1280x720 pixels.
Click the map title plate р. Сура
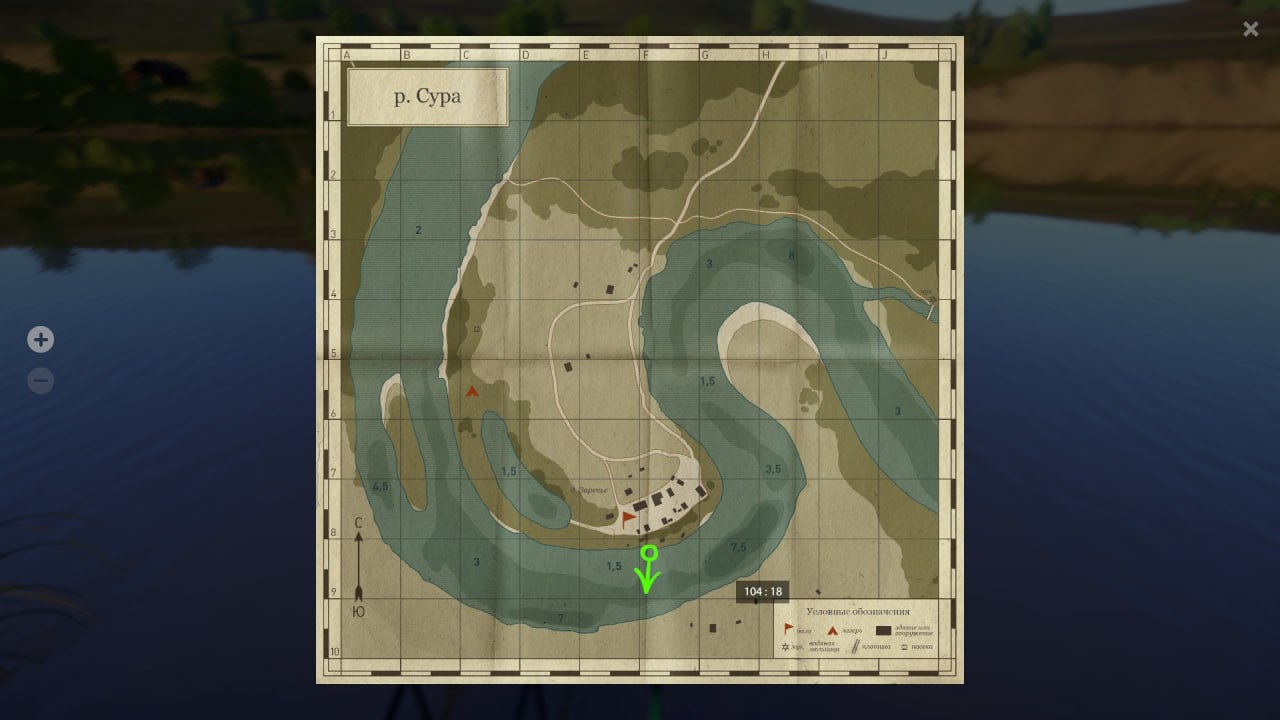pyautogui.click(x=427, y=97)
